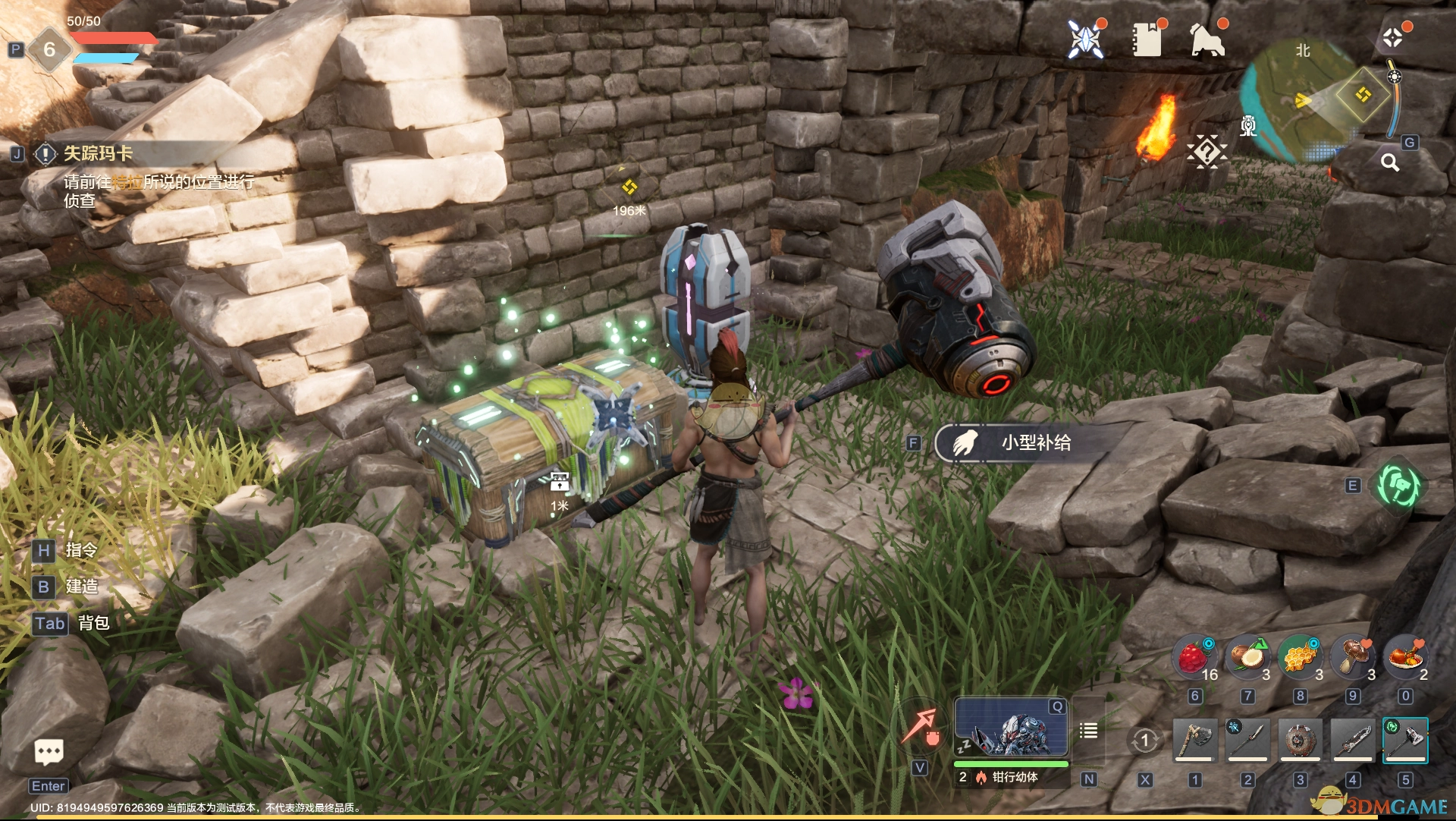This screenshot has height=821, width=1456.
Task: Select the honeycomb food slot
Action: tap(1300, 657)
